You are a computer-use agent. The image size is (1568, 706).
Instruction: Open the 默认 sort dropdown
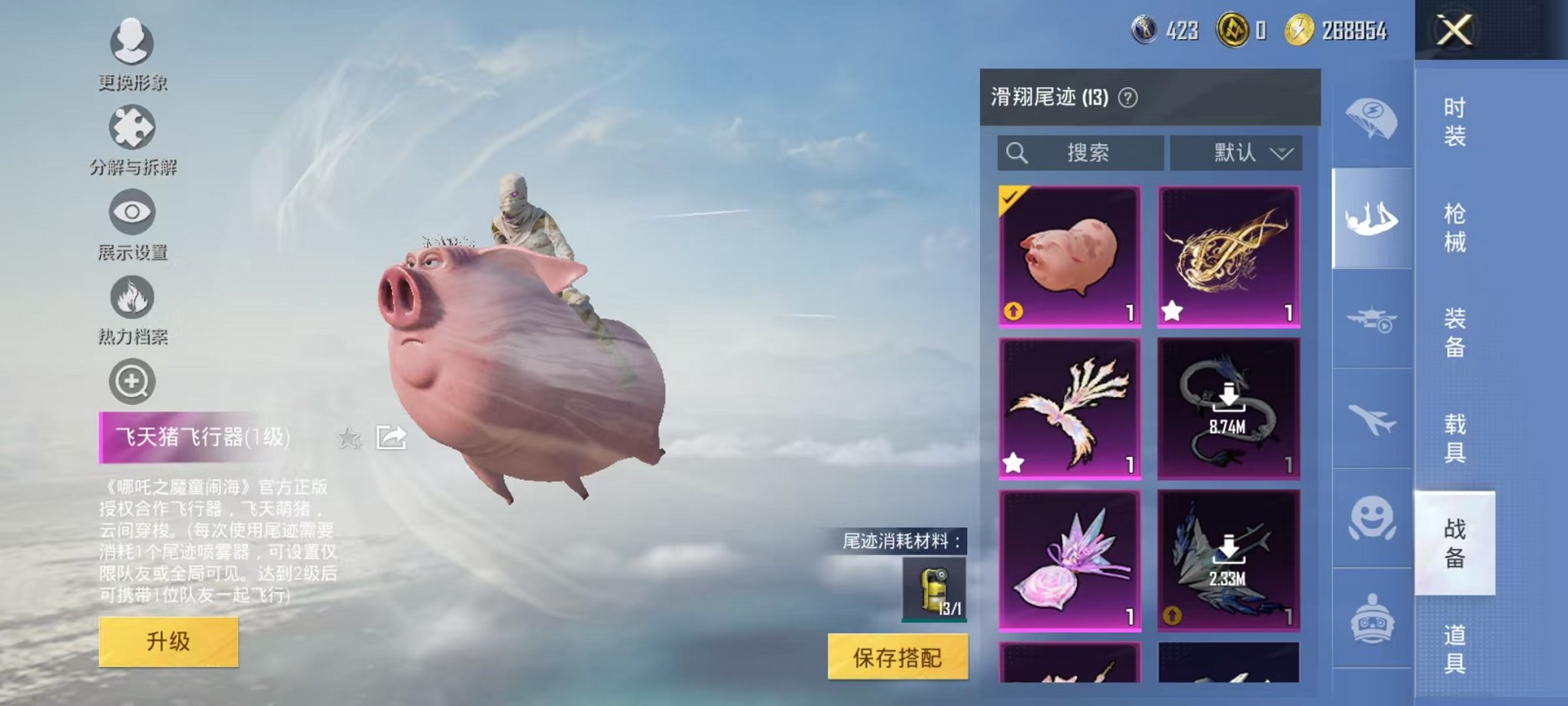click(x=1236, y=152)
